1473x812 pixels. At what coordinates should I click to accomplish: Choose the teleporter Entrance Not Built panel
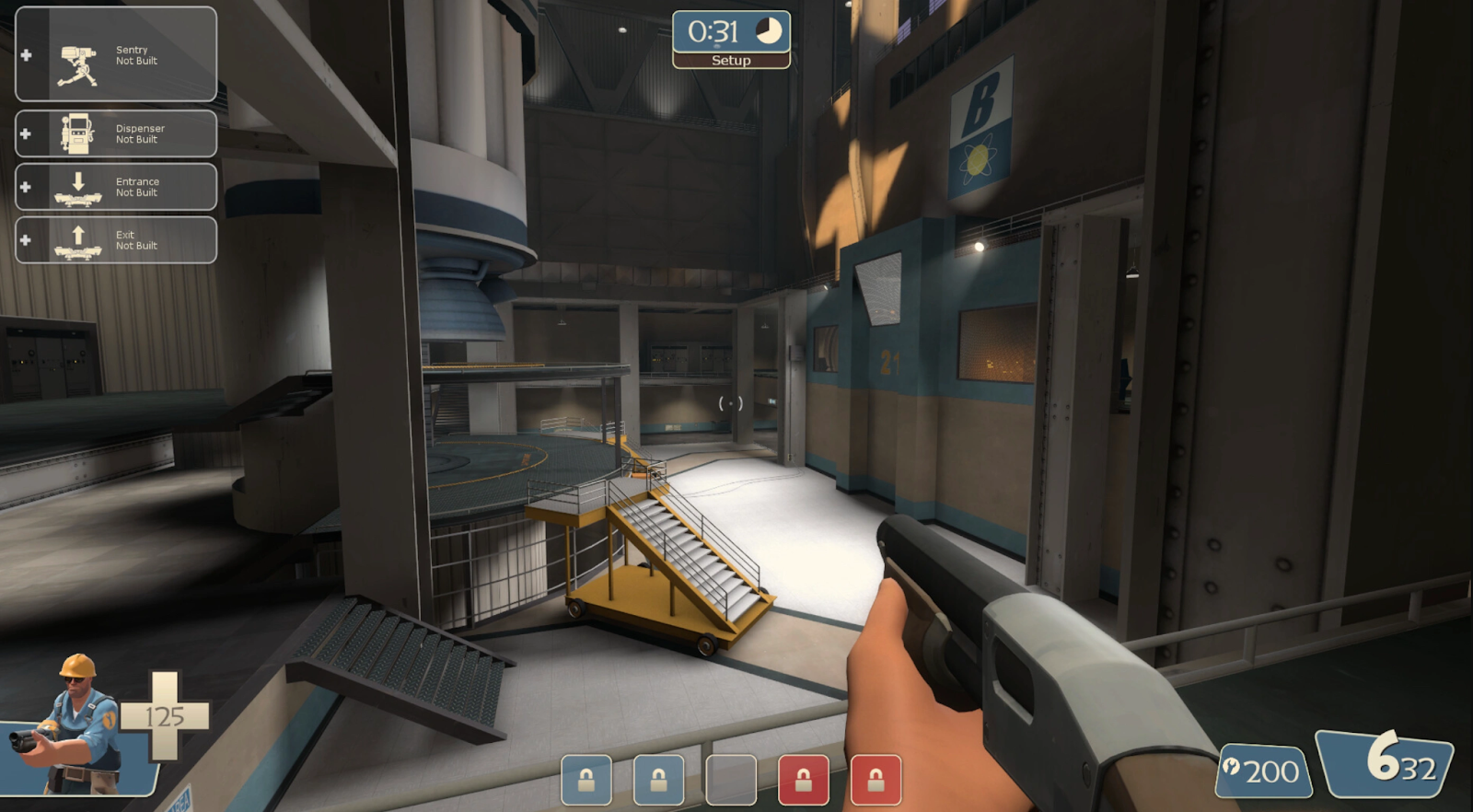coord(116,187)
